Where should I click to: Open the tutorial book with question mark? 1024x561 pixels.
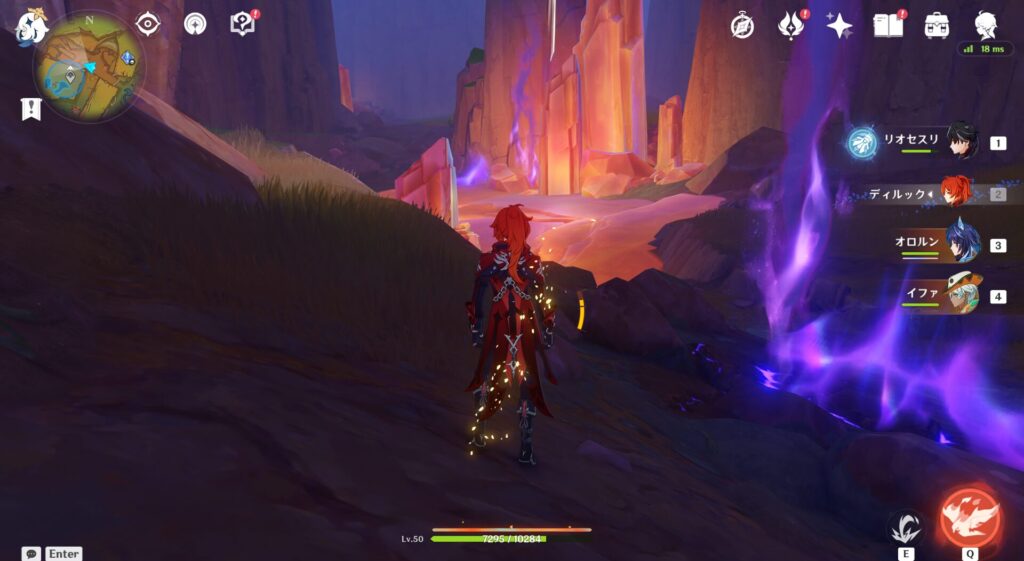(242, 24)
